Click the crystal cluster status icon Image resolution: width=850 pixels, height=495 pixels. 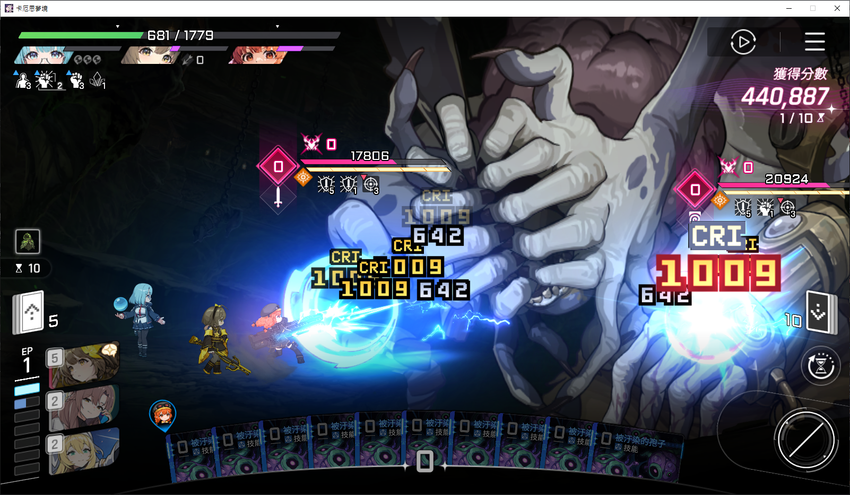[97, 80]
